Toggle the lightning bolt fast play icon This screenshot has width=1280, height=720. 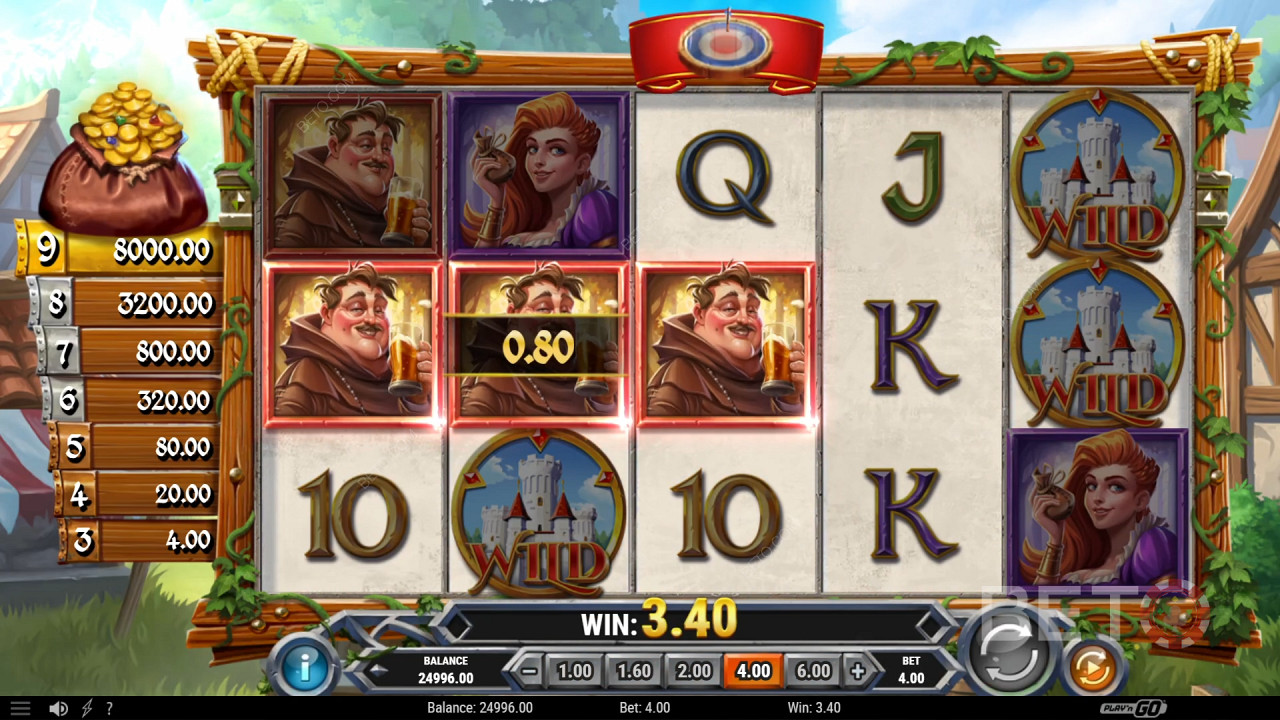(x=87, y=708)
